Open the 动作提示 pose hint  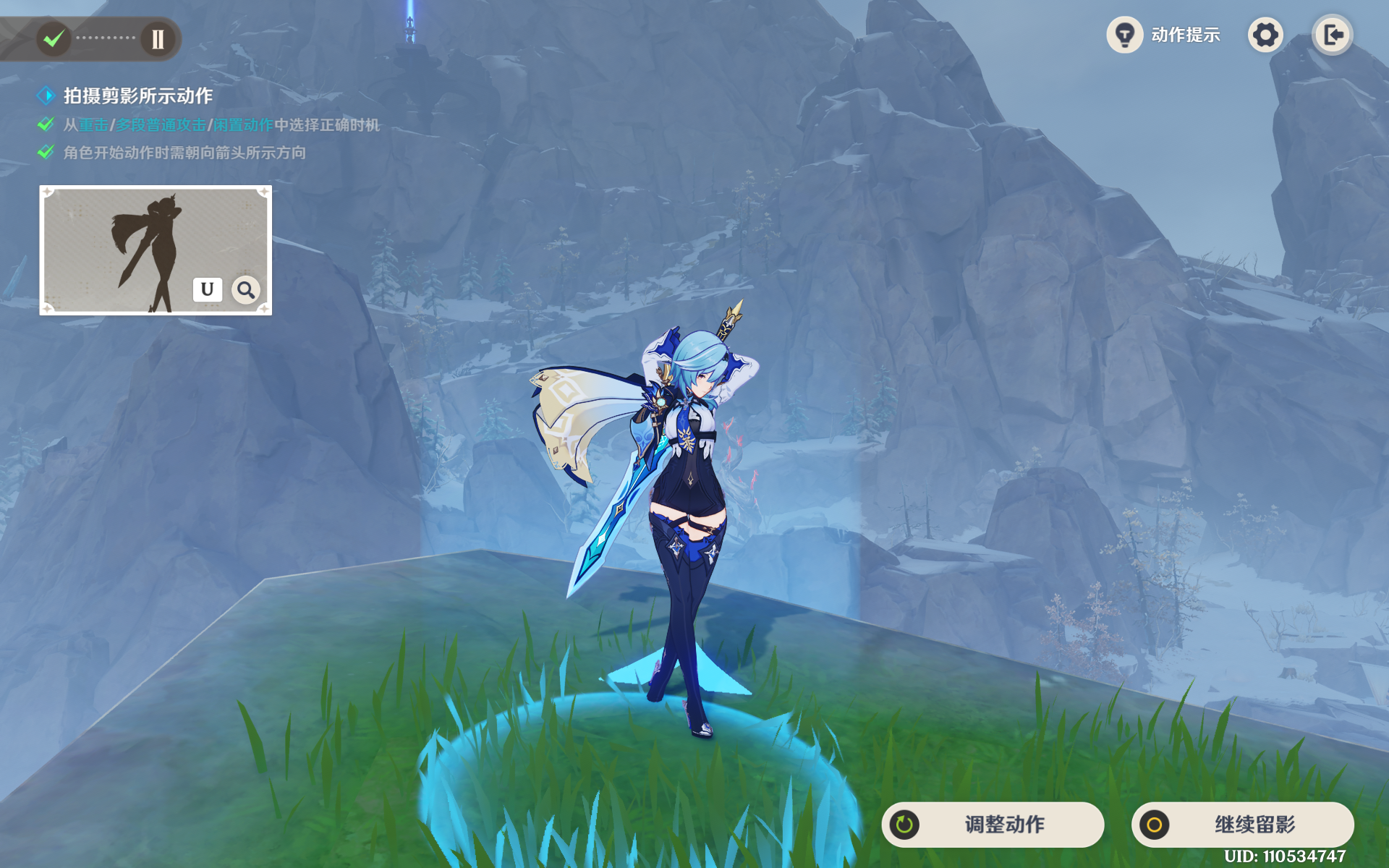1164,35
